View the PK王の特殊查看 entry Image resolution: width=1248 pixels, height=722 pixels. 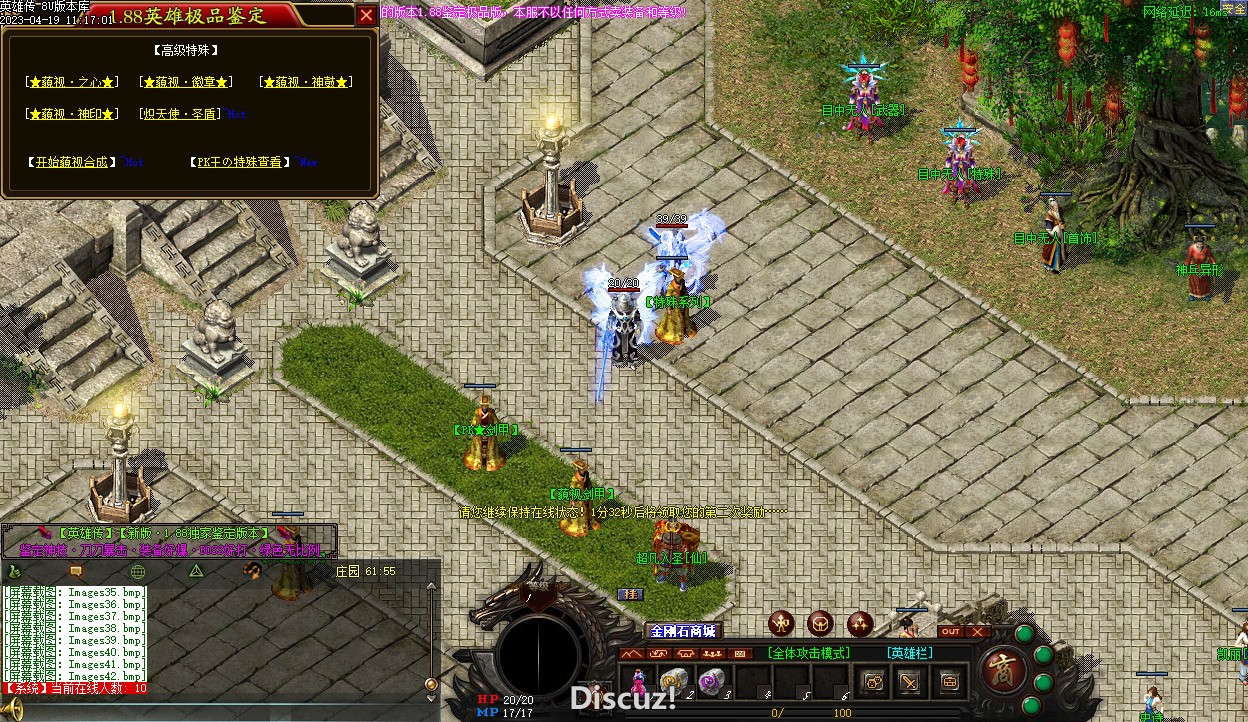pyautogui.click(x=240, y=162)
